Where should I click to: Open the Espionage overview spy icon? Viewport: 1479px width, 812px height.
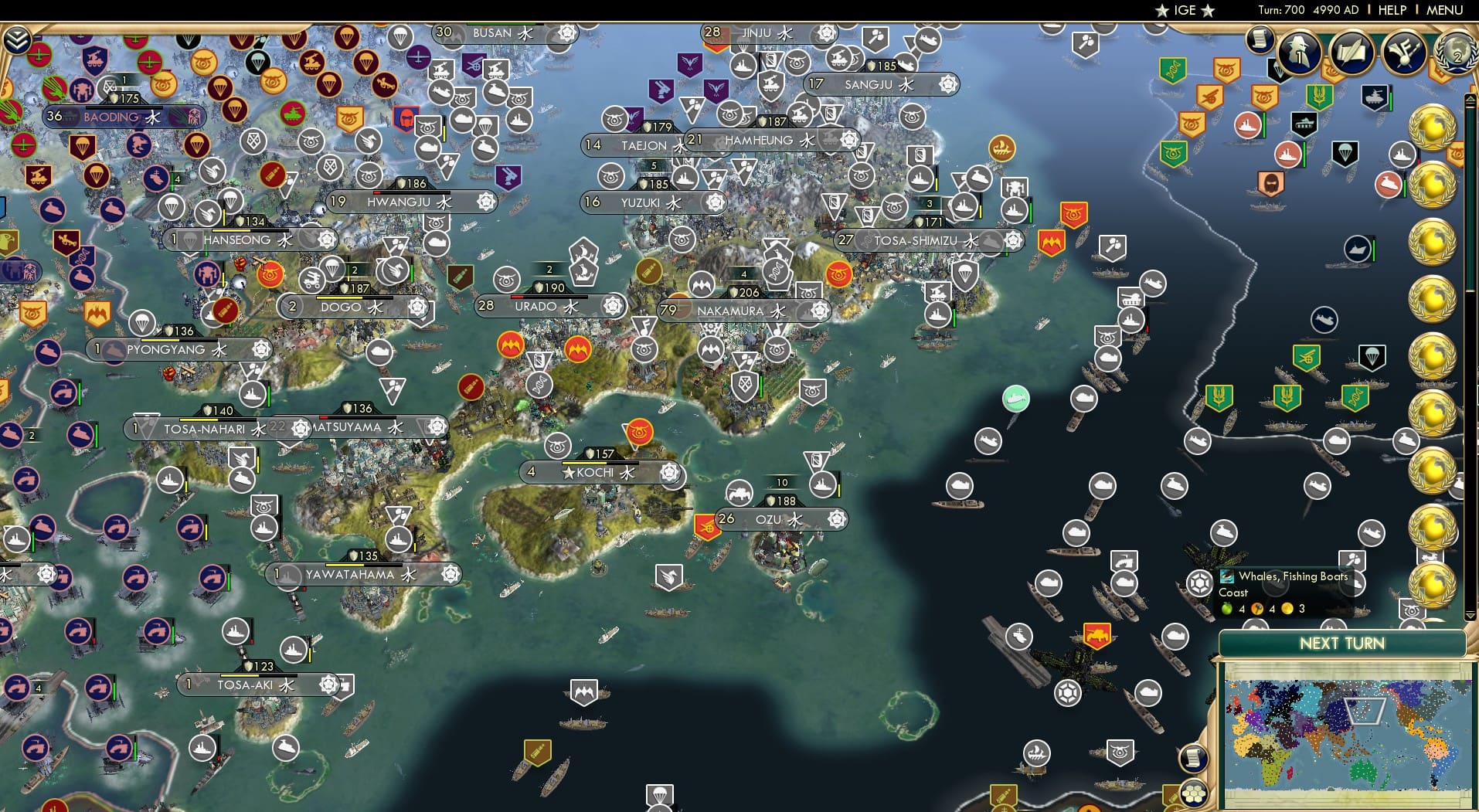(1297, 53)
